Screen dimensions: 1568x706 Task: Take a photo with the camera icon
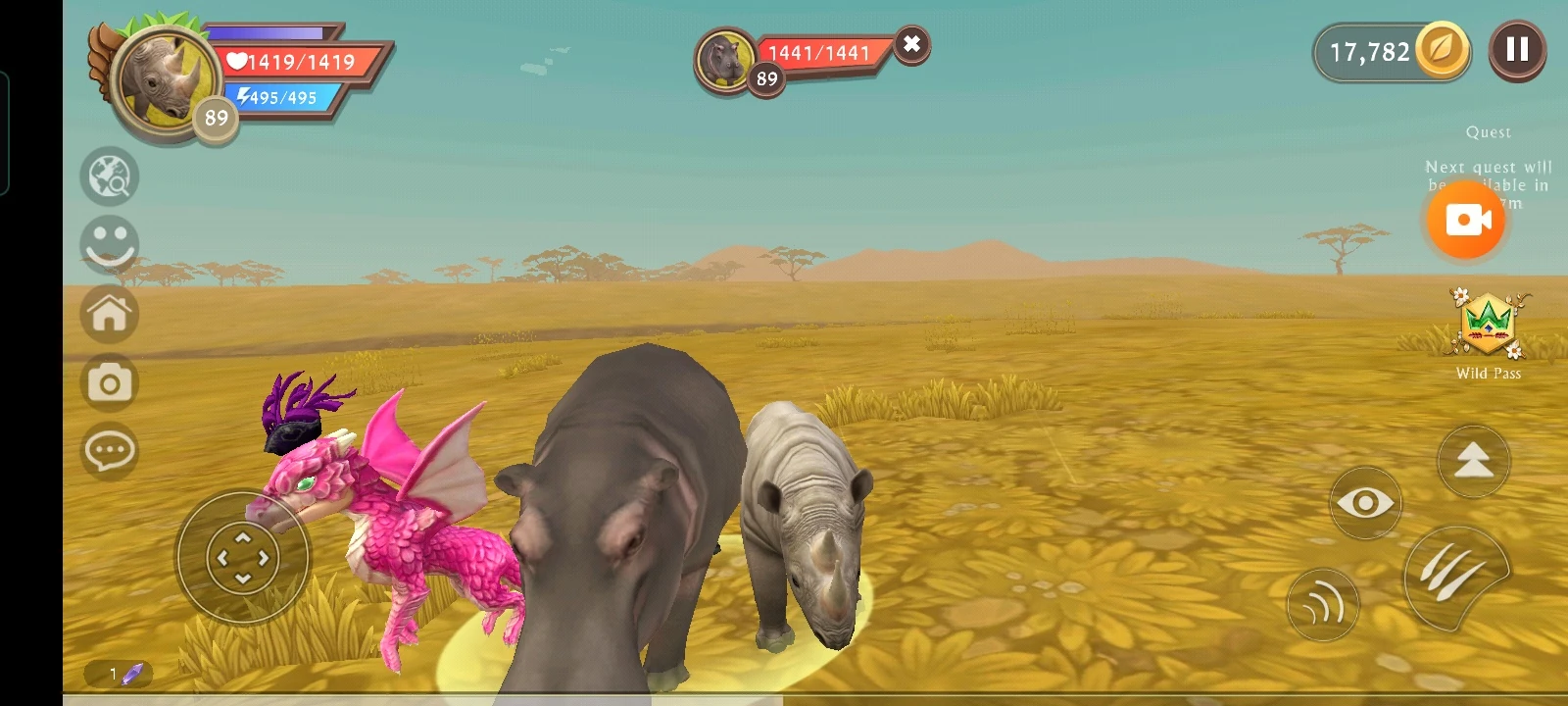coord(110,382)
